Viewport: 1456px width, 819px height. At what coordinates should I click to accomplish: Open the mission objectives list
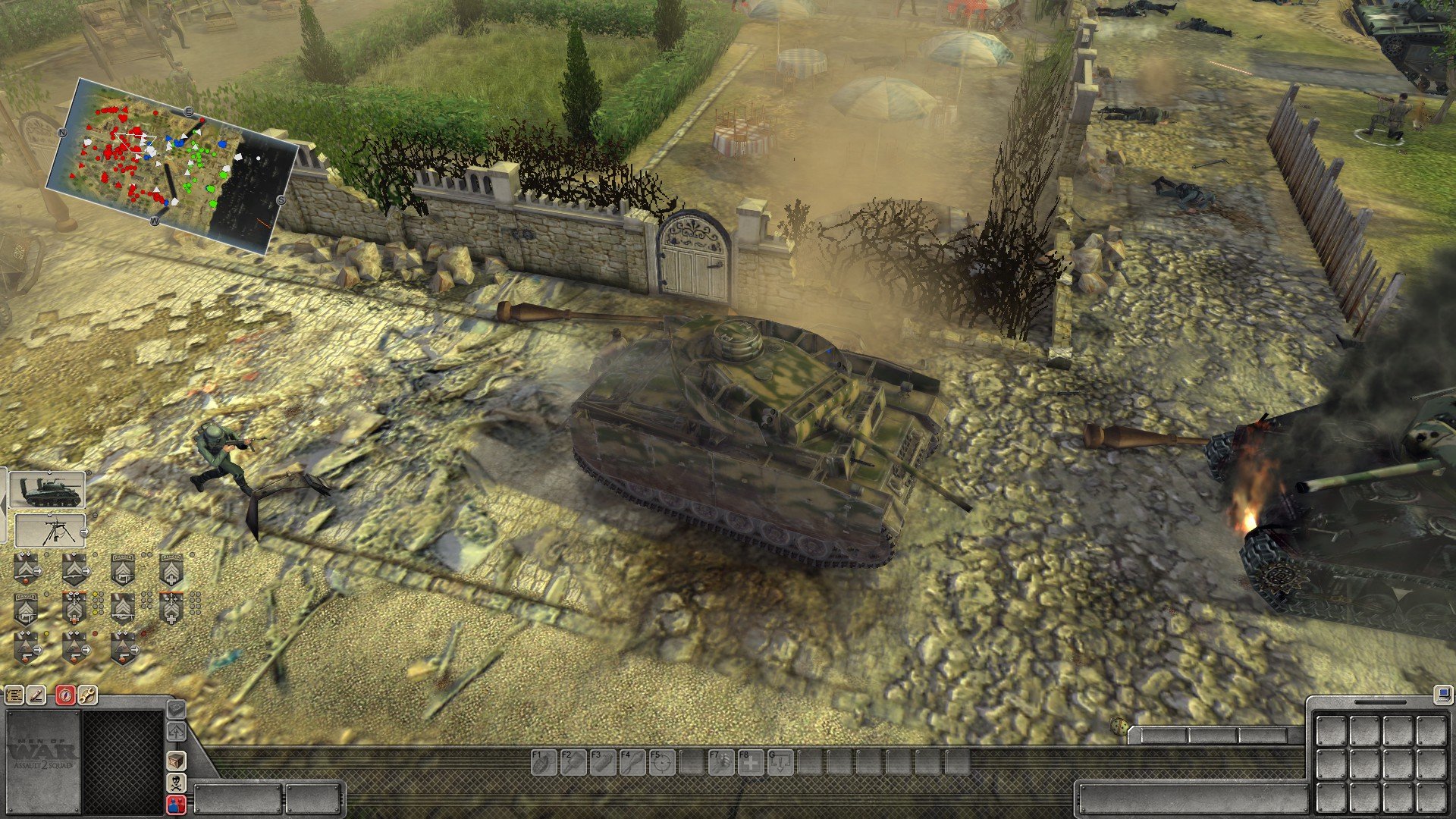(x=14, y=695)
